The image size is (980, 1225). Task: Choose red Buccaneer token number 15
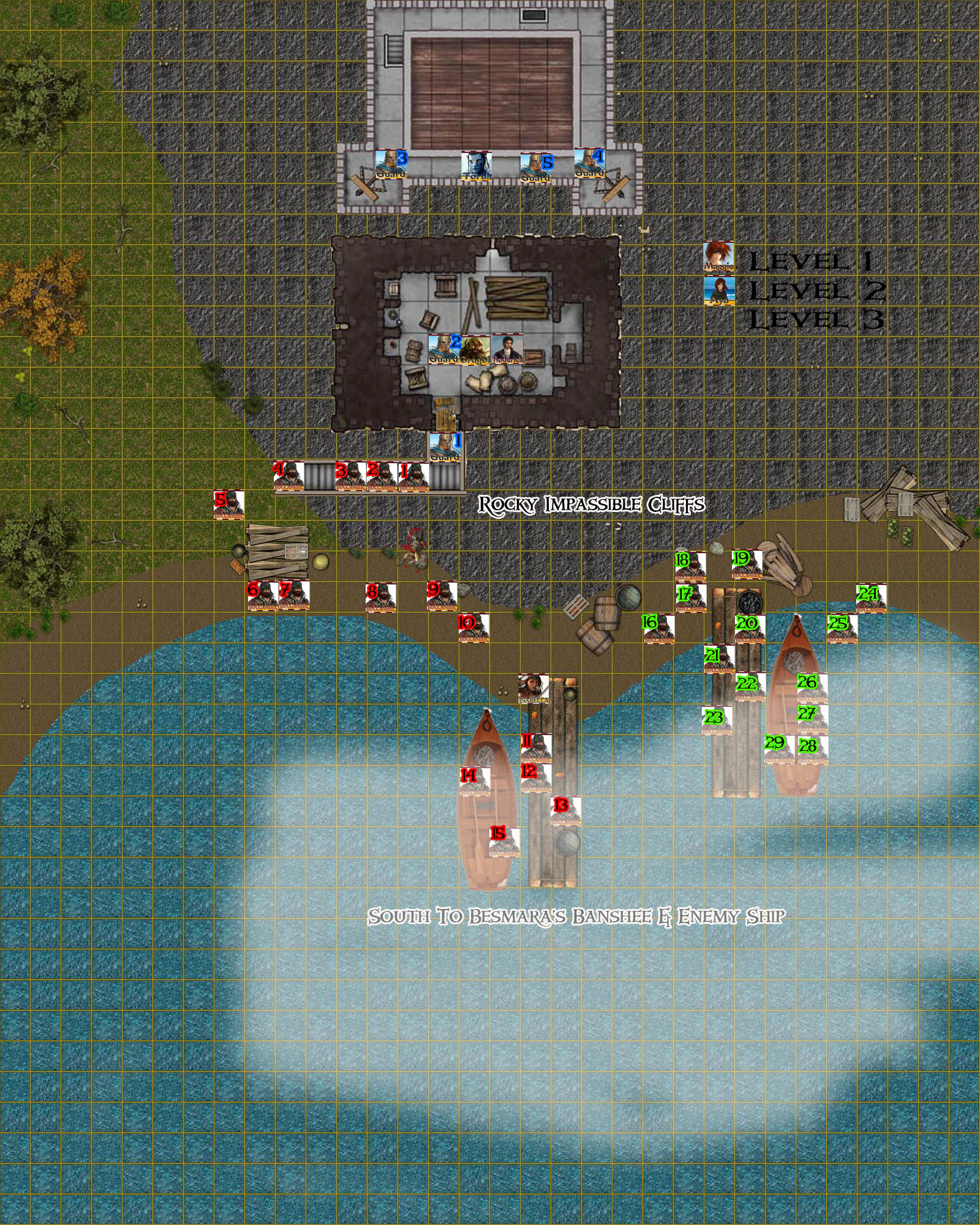coord(505,842)
